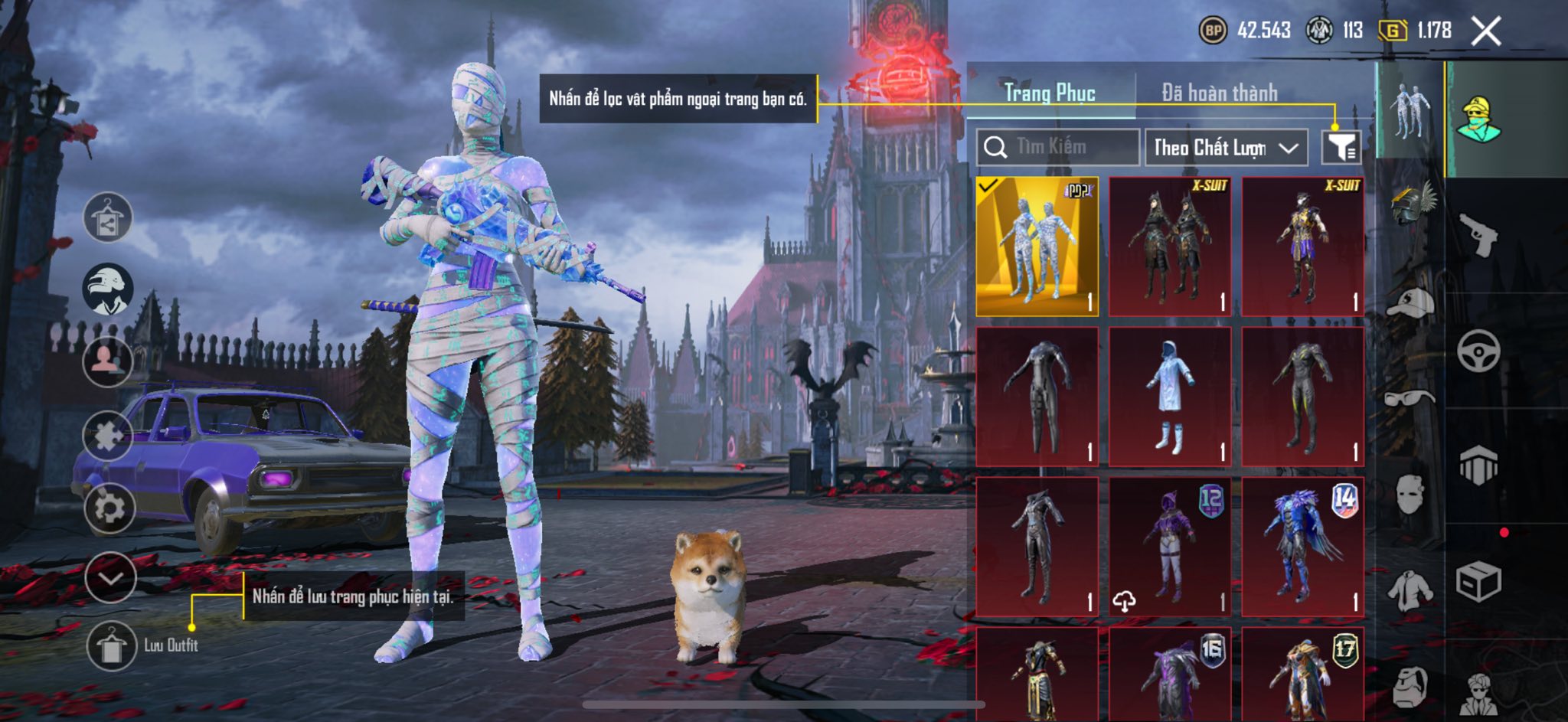This screenshot has height=722, width=1568.
Task: Switch to the Trang Phục tab
Action: pyautogui.click(x=1050, y=93)
